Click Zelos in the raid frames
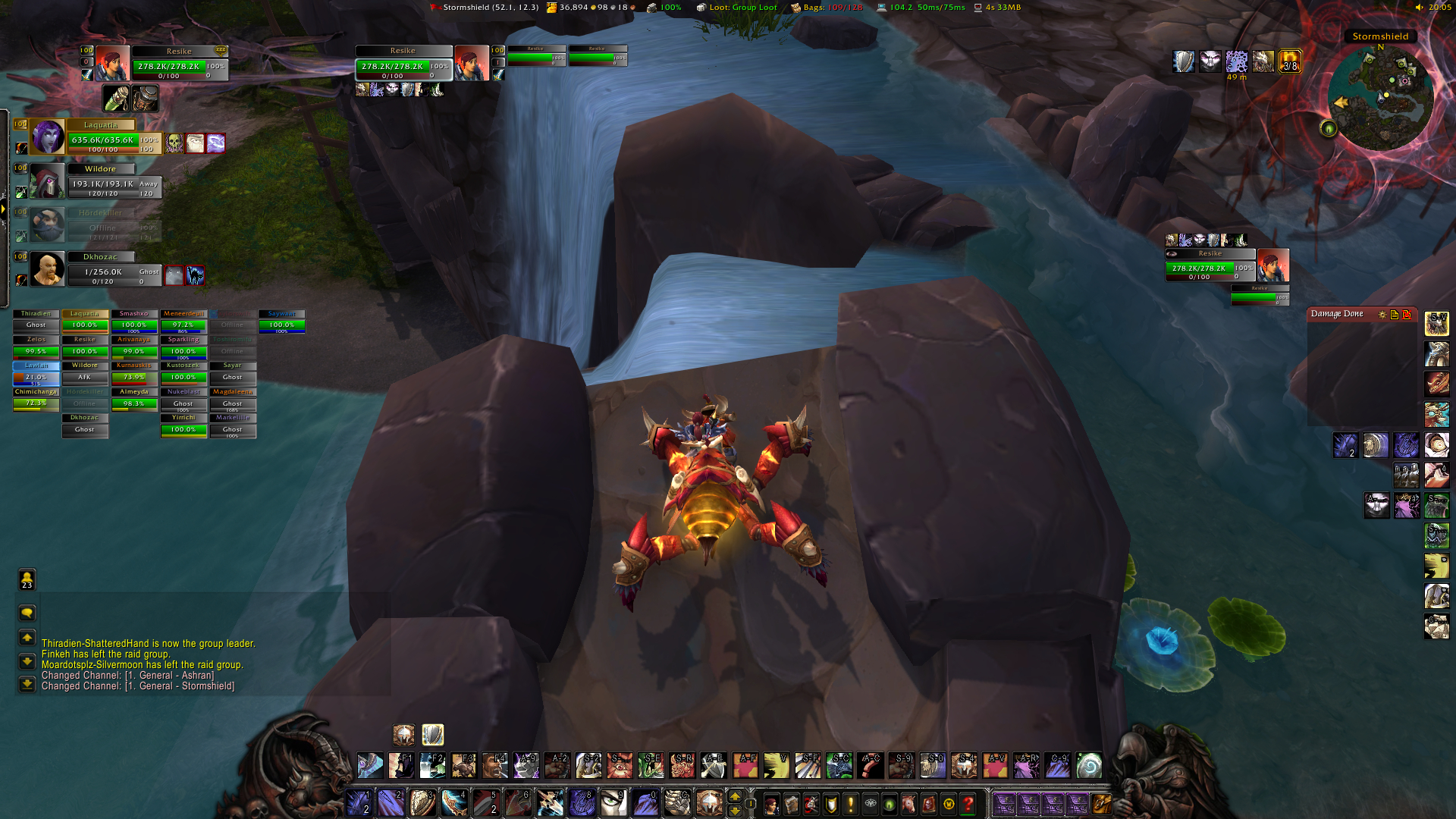 (x=36, y=346)
